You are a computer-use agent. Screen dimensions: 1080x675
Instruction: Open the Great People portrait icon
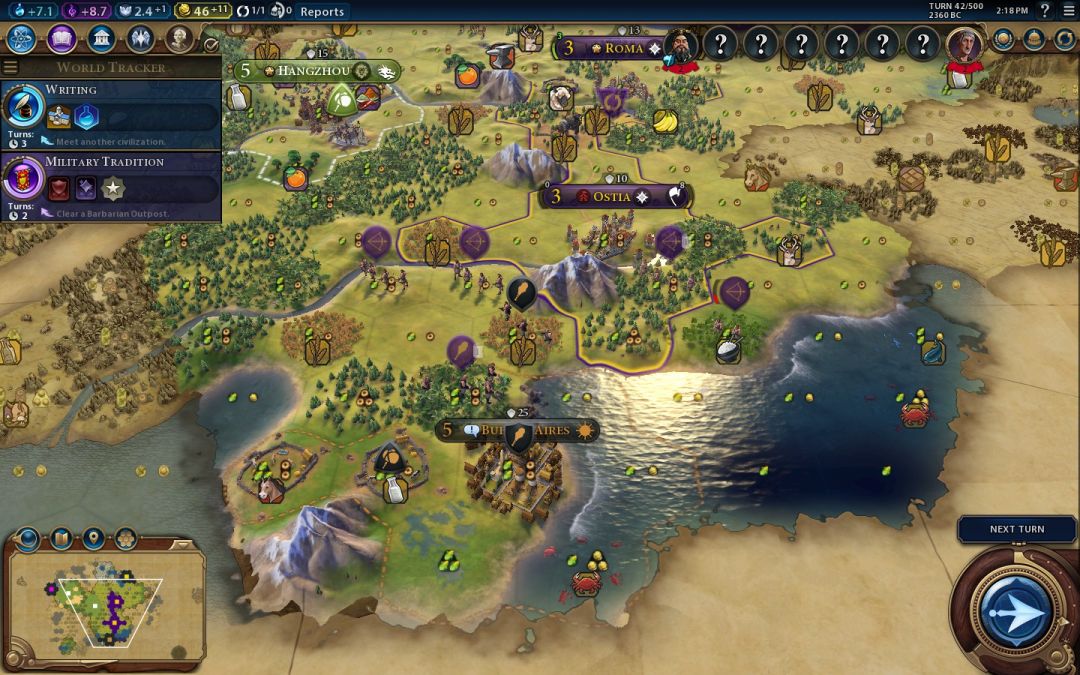[178, 39]
